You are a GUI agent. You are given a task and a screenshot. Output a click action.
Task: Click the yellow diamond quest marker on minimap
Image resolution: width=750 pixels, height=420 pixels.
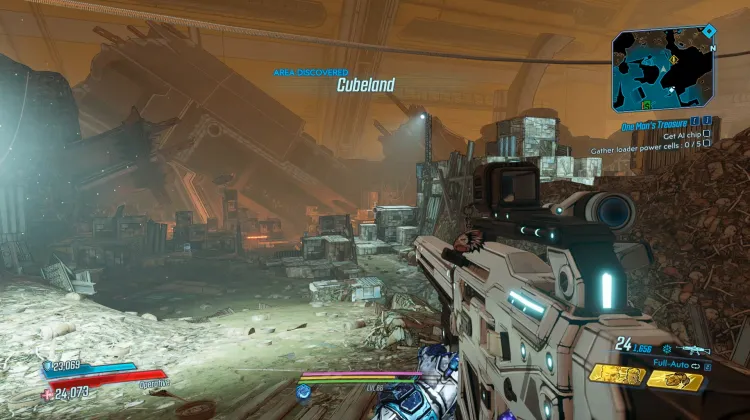coord(675,58)
